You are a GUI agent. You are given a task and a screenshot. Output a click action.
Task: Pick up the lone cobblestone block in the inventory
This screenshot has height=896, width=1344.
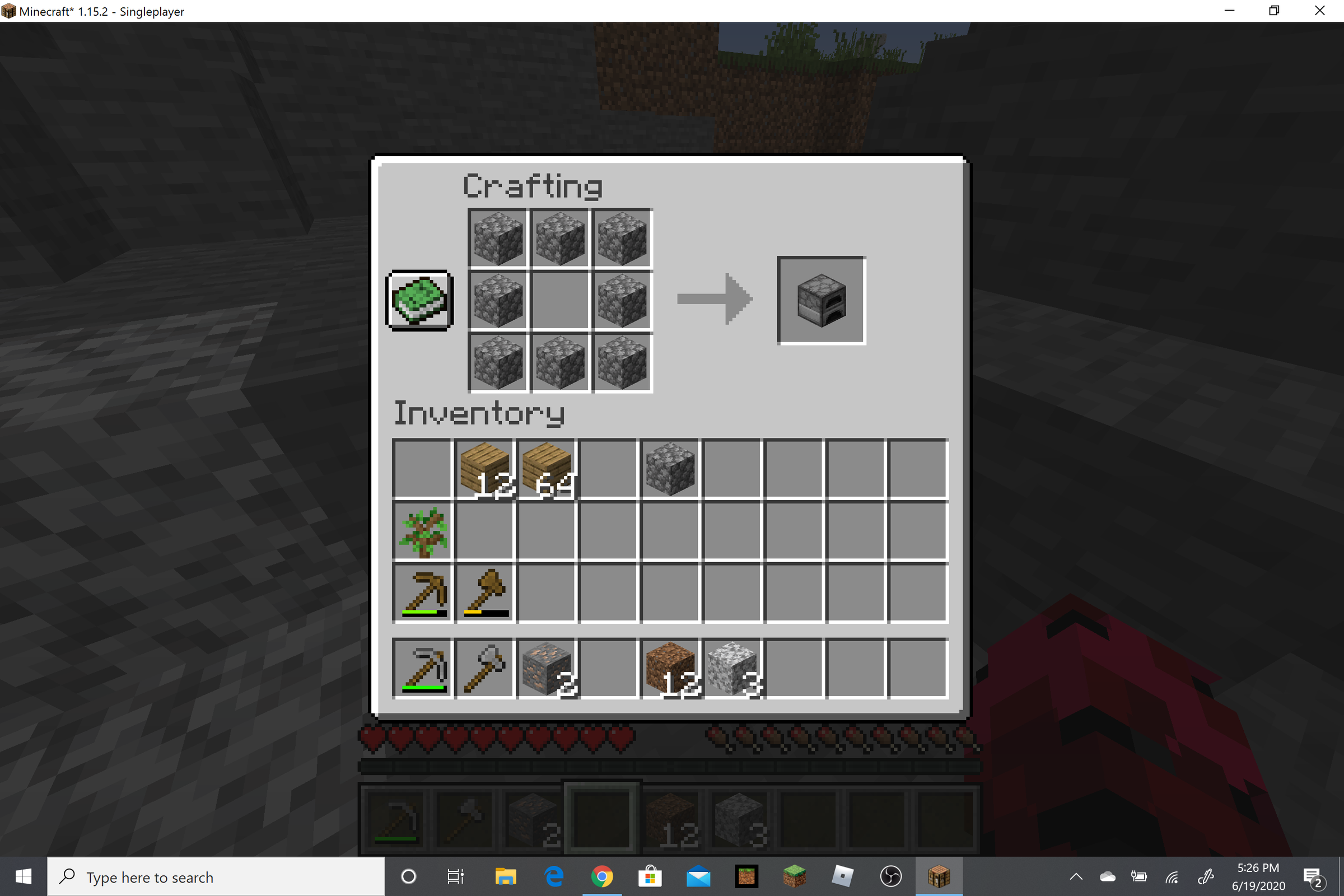670,469
